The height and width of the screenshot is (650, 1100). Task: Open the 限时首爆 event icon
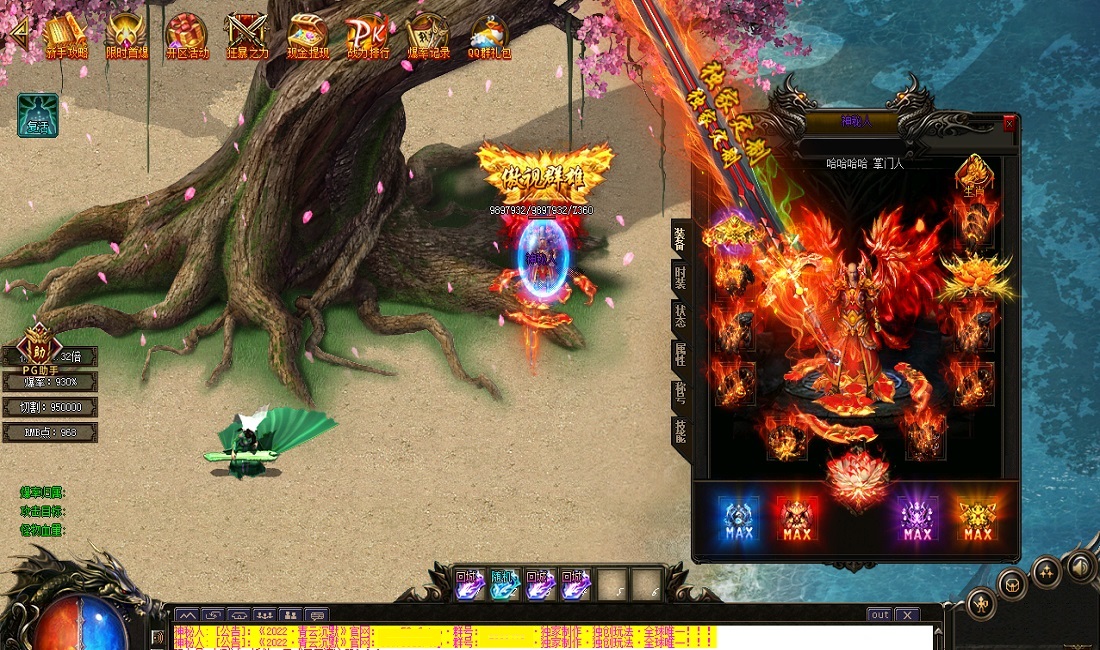125,37
